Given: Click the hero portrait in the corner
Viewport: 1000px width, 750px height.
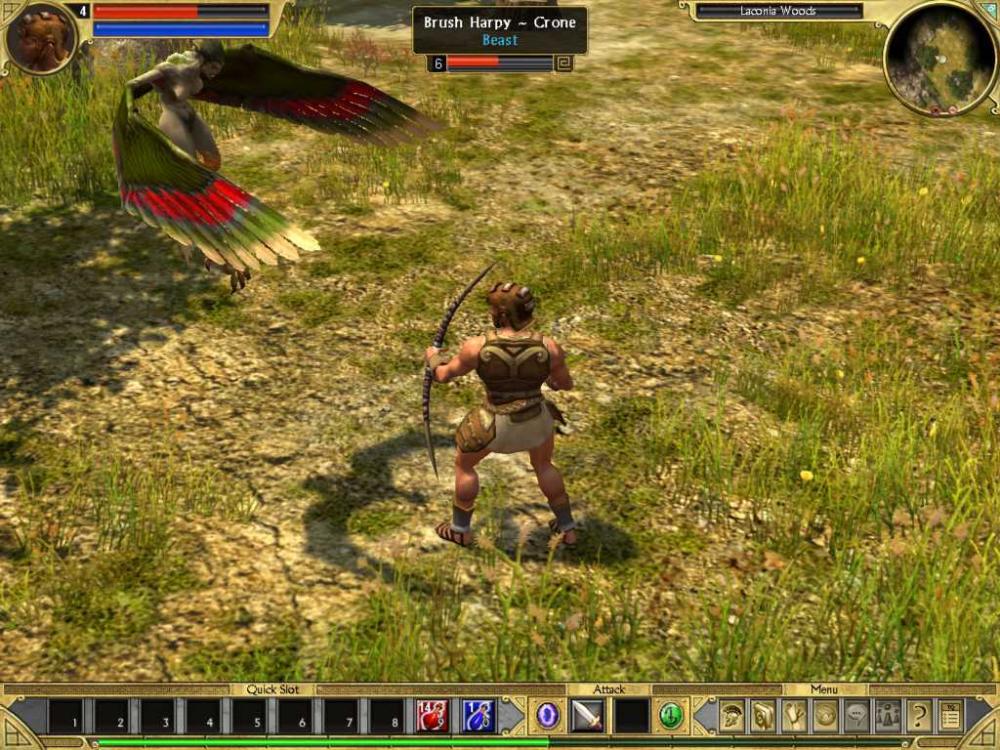Looking at the screenshot, I should click(x=40, y=38).
